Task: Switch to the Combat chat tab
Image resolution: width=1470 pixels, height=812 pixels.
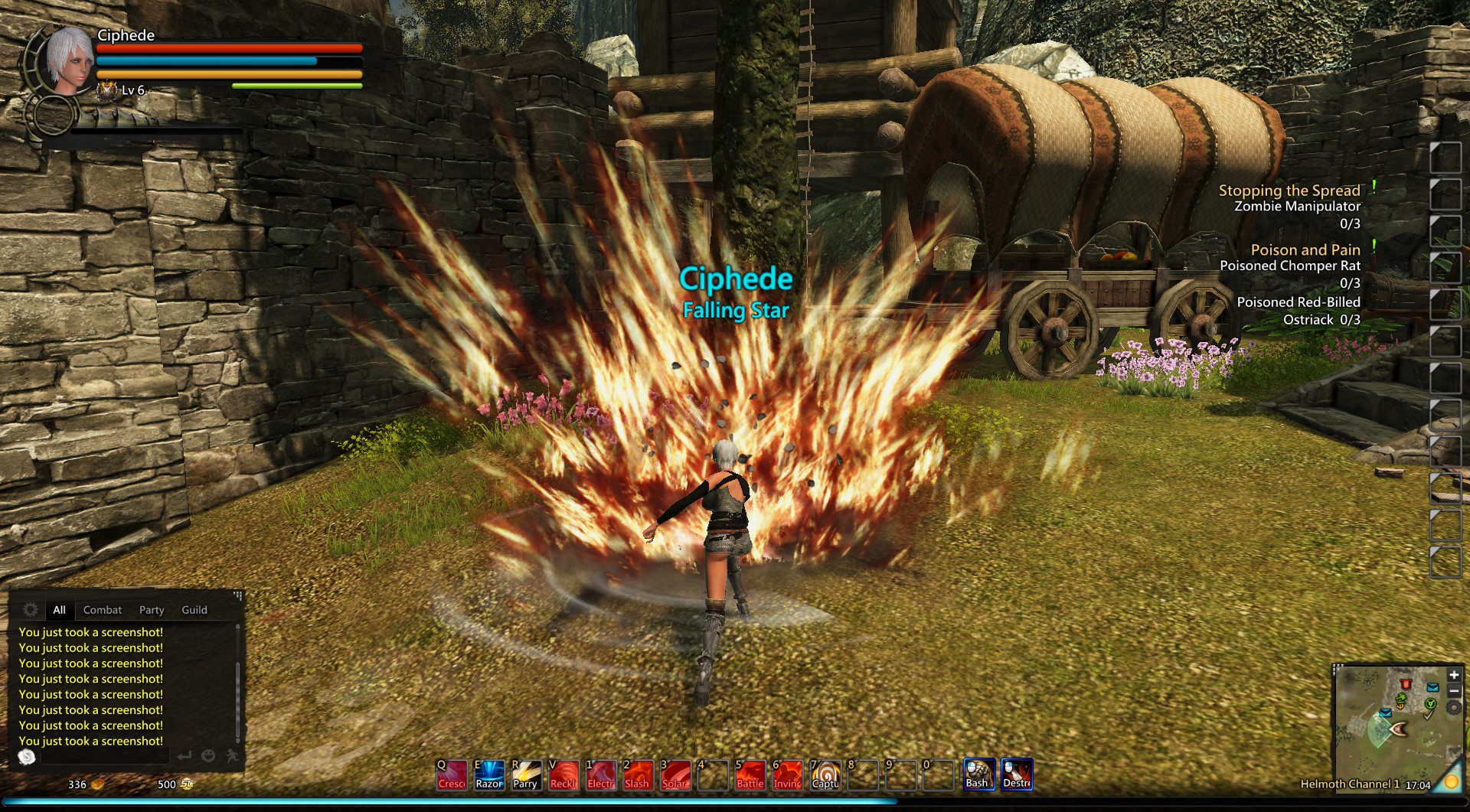Action: coord(103,610)
